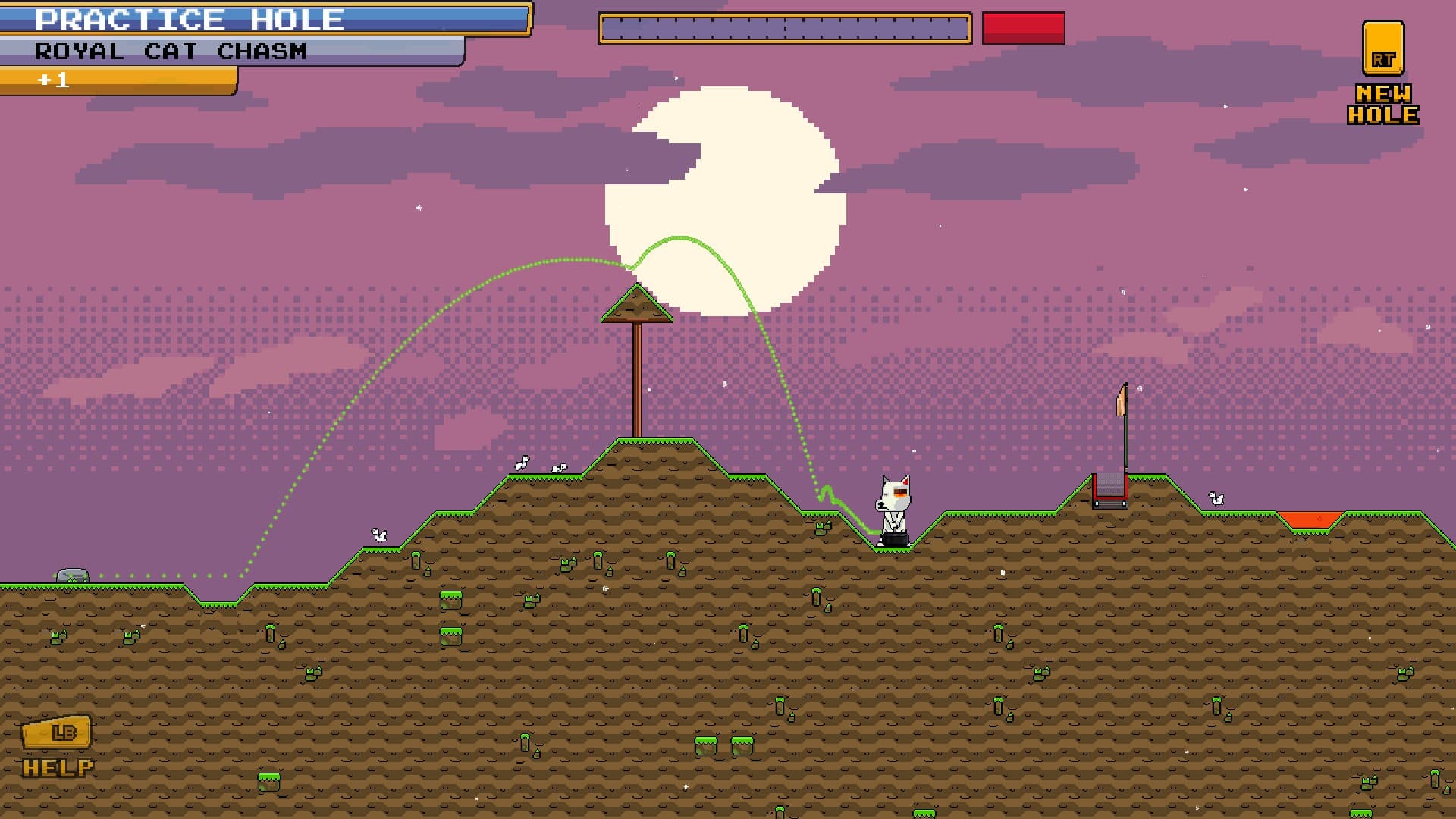Image resolution: width=1456 pixels, height=819 pixels.
Task: Open the Help button
Action: [58, 745]
